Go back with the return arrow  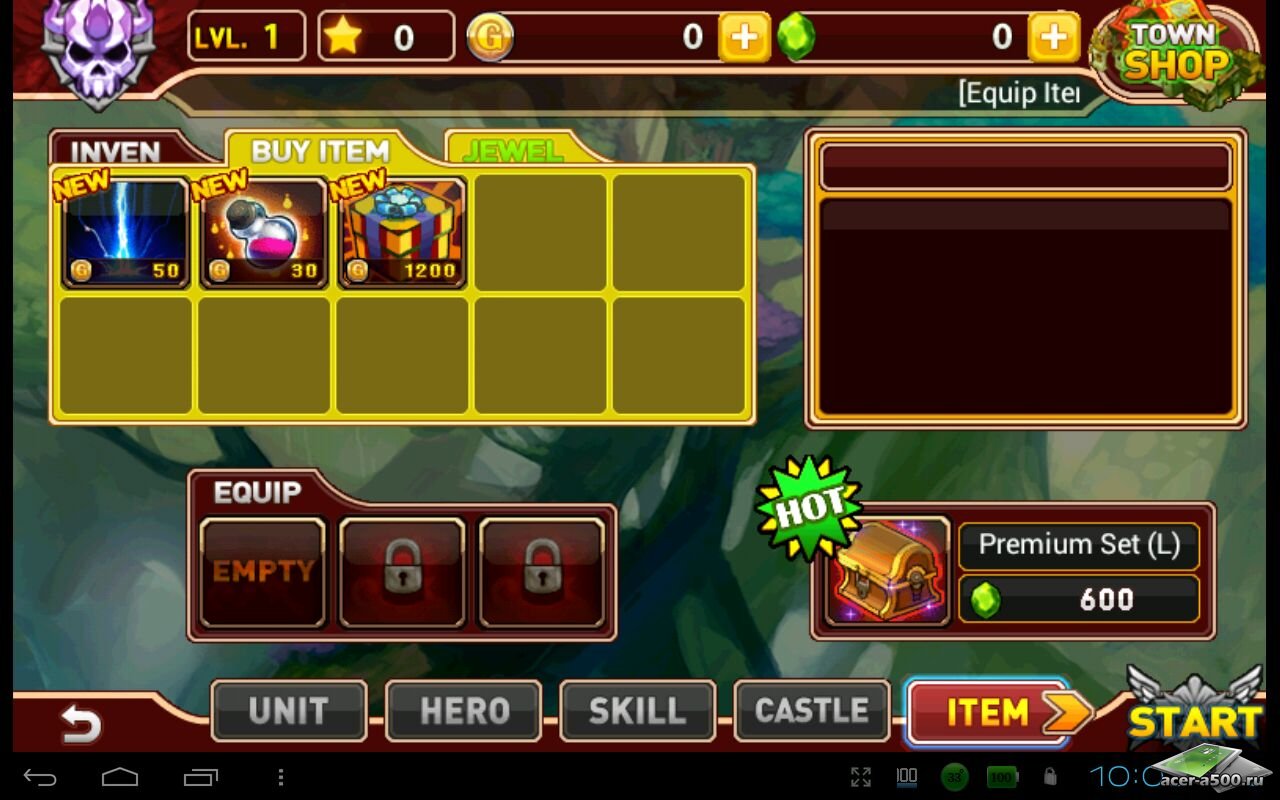(80, 722)
